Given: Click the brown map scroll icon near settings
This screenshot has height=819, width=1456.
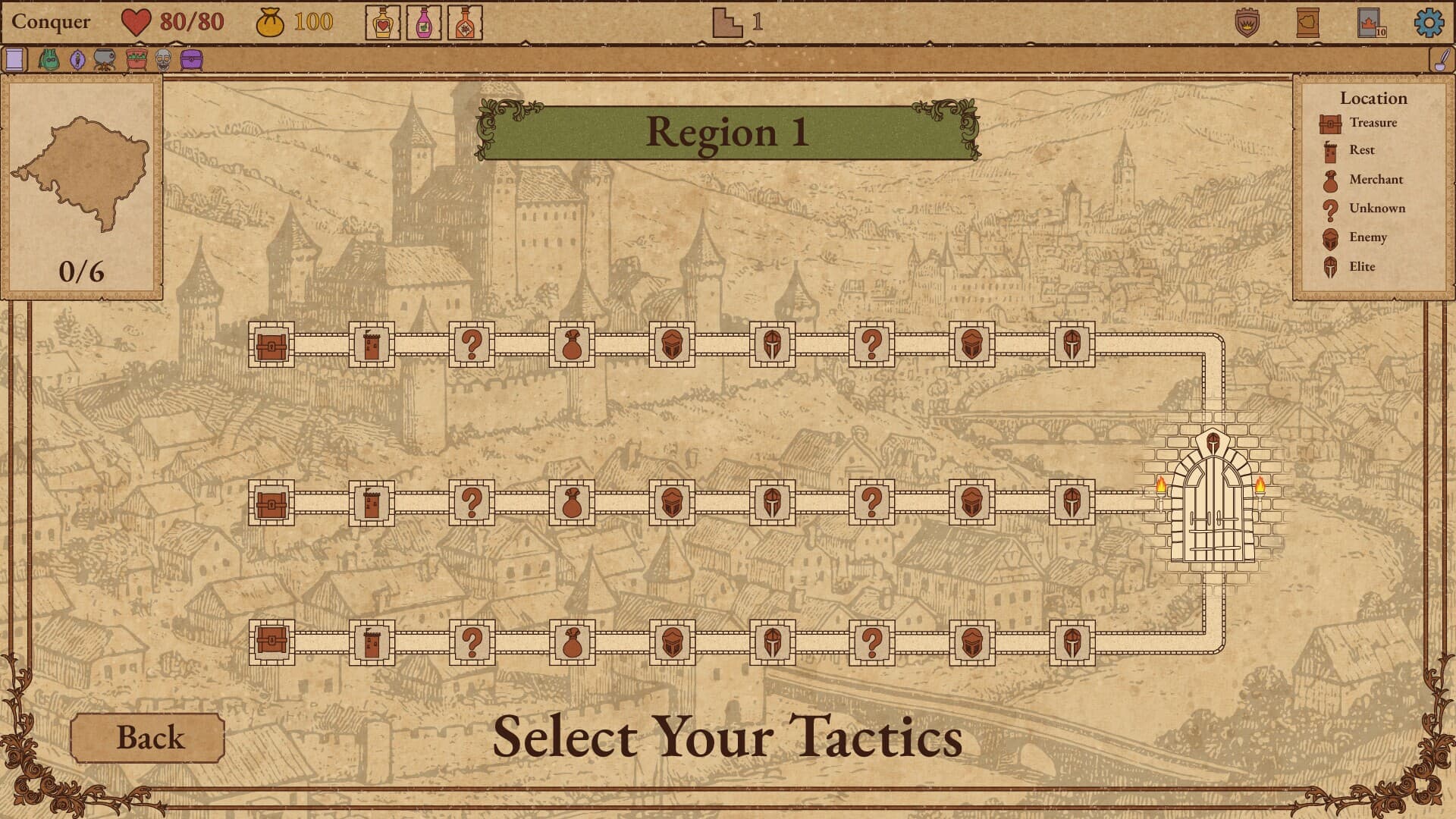Looking at the screenshot, I should pos(1308,21).
